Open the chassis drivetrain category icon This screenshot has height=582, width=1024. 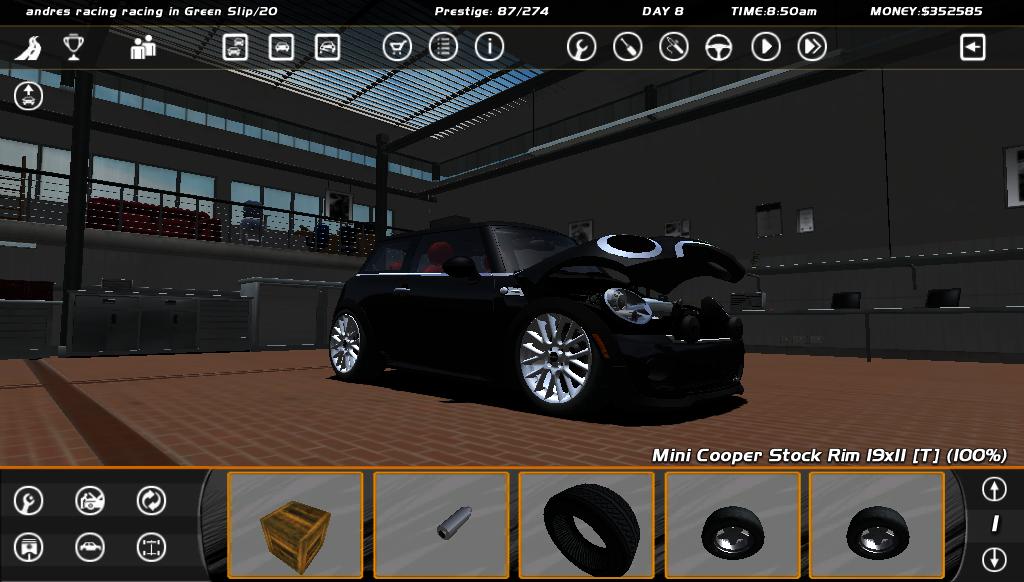coord(151,547)
